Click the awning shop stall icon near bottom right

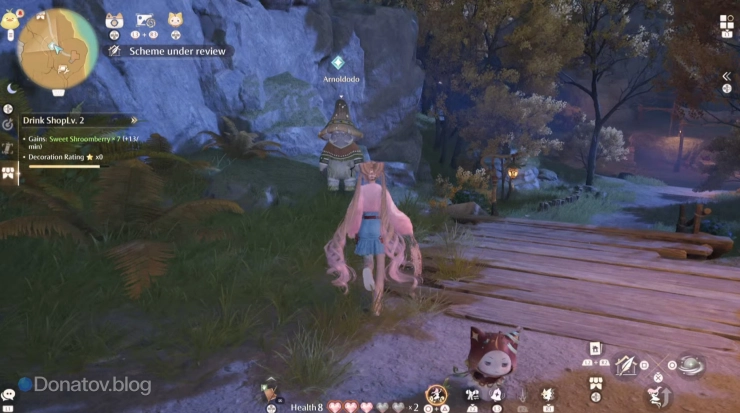596,382
